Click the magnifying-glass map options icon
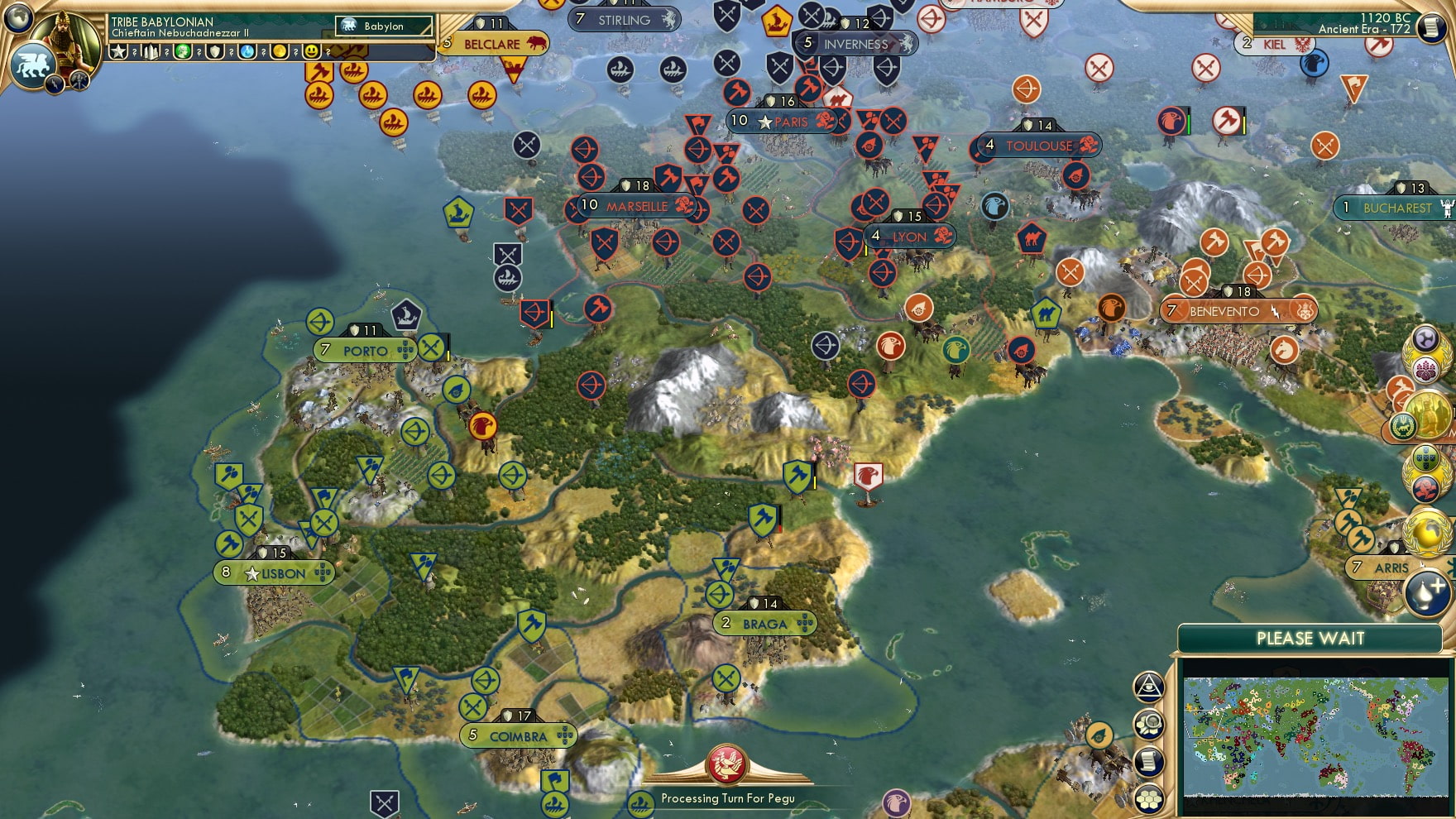This screenshot has width=1456, height=819. pyautogui.click(x=1148, y=726)
